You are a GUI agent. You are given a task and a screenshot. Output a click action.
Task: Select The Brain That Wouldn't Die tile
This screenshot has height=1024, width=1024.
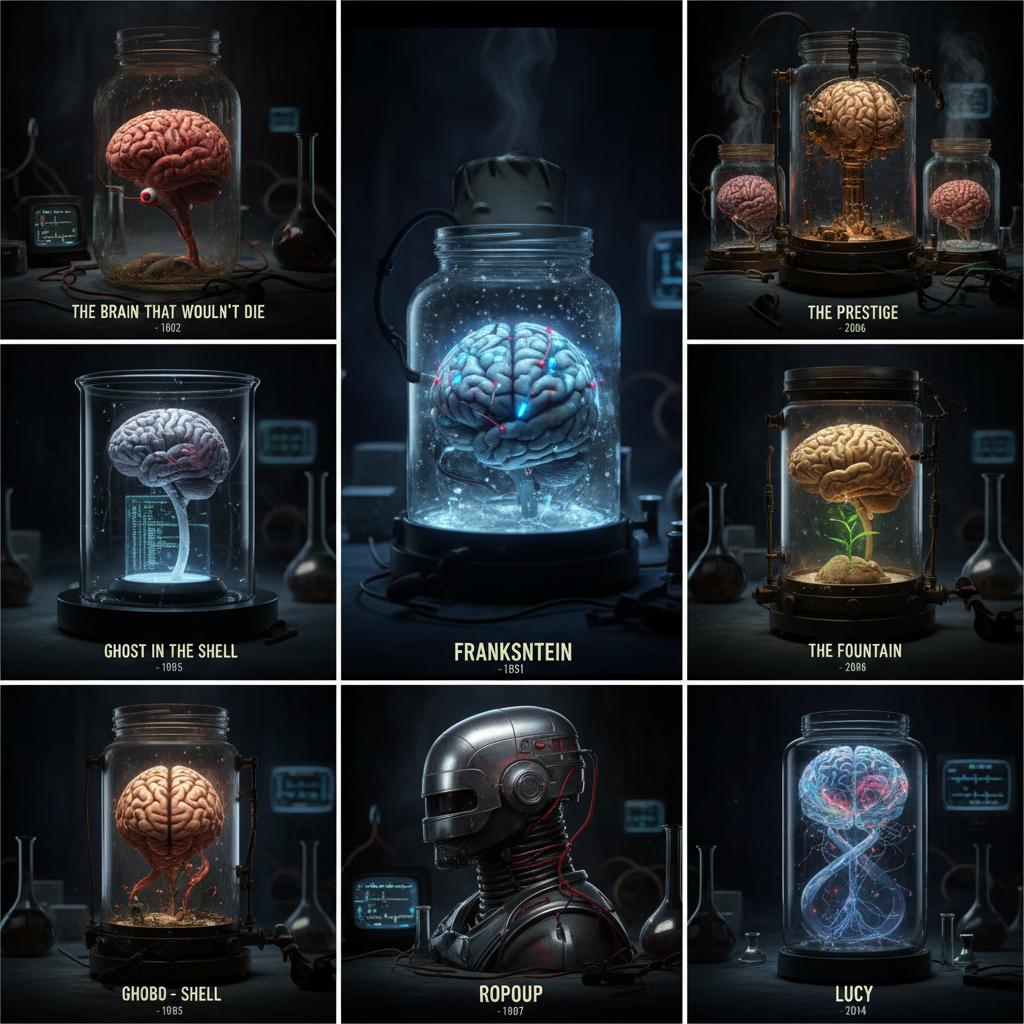point(168,170)
